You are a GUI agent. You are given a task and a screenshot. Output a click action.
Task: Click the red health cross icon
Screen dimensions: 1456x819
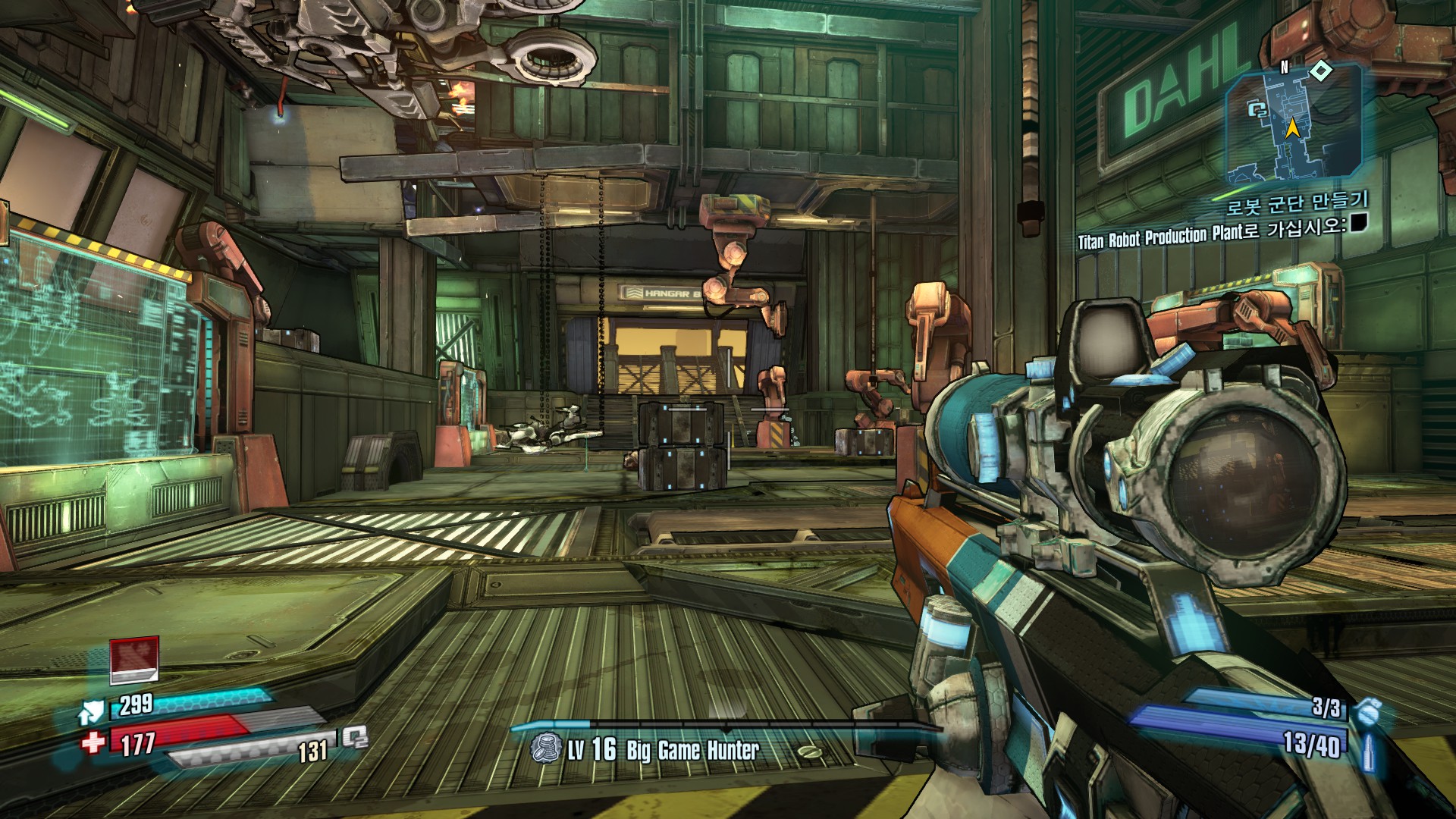tap(93, 741)
